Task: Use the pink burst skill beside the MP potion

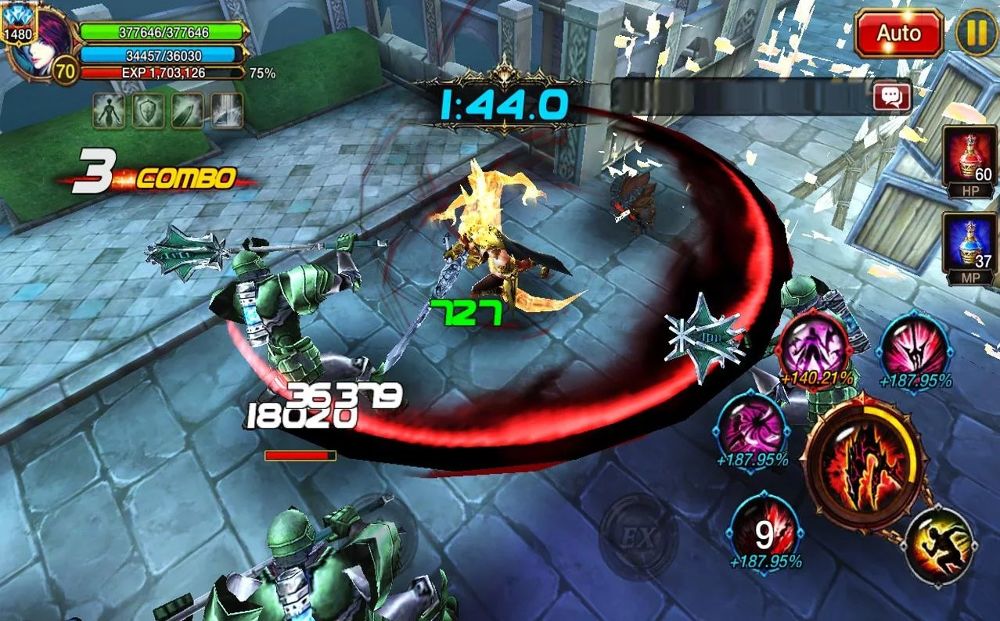Action: click(914, 345)
